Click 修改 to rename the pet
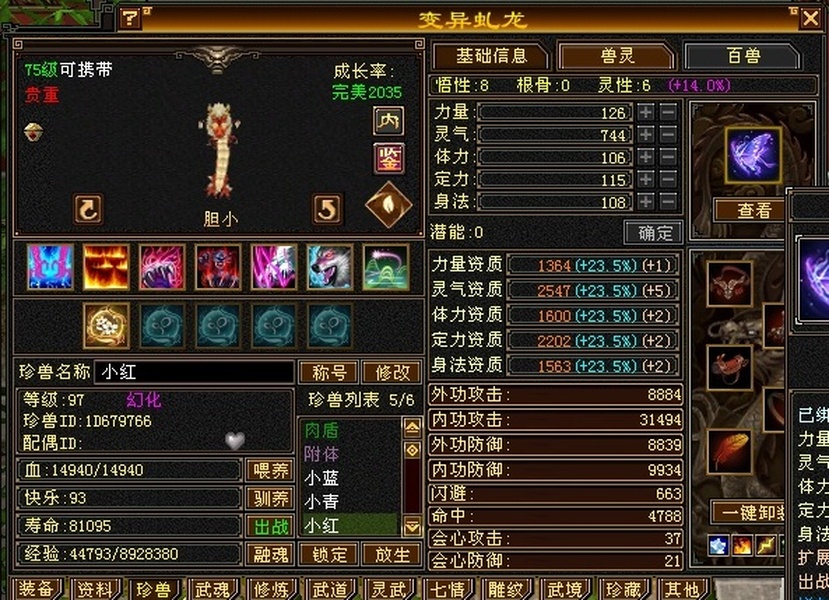829x600 pixels. pos(391,372)
